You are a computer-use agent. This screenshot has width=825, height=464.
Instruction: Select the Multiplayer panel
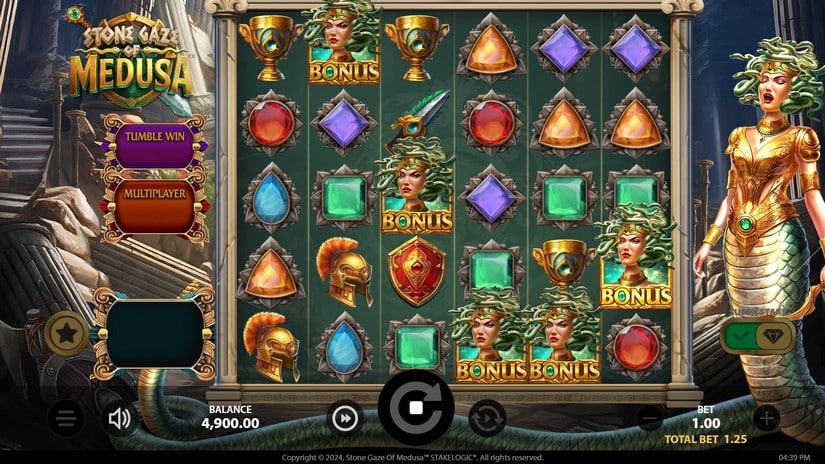point(156,192)
